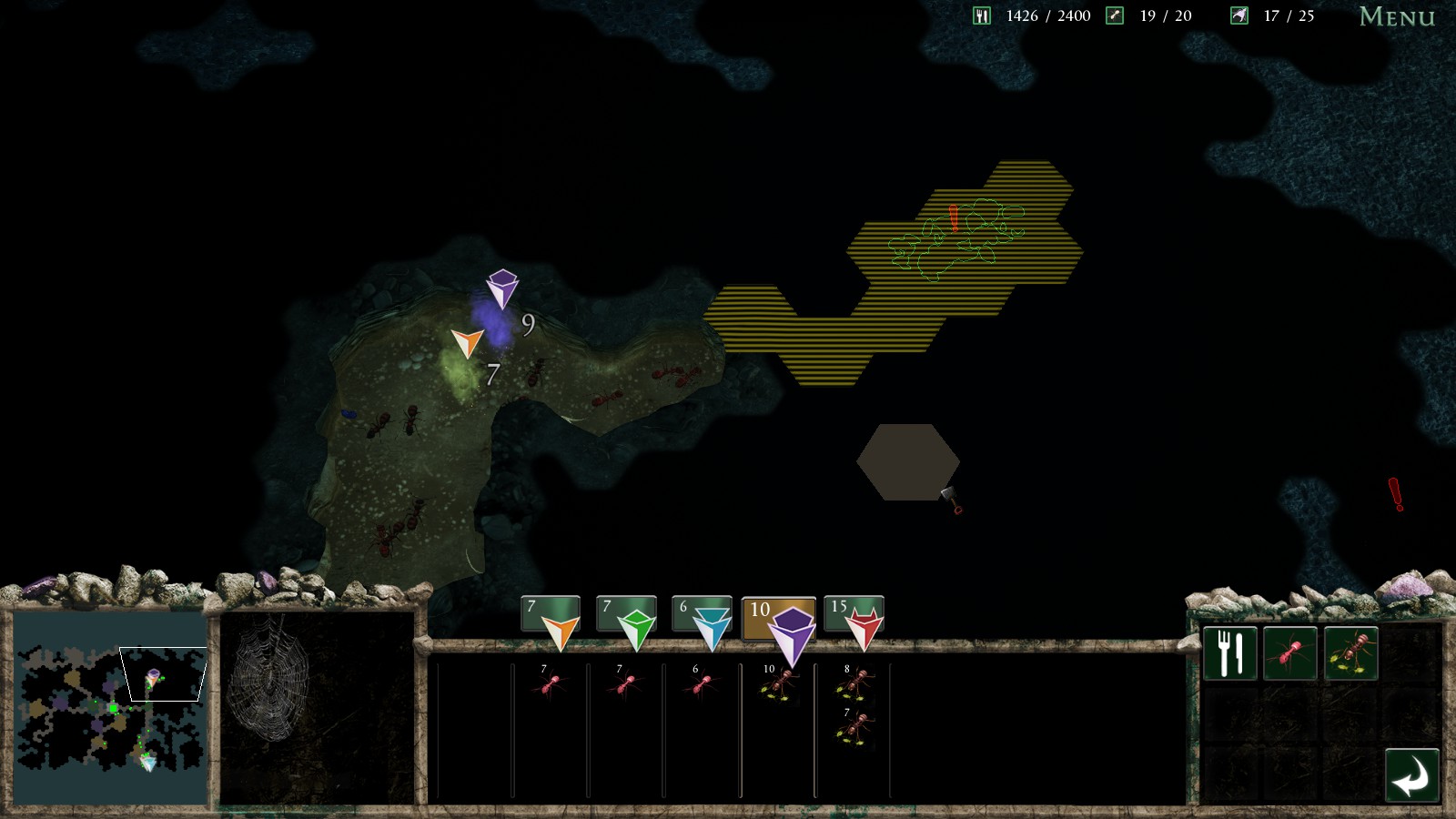Open the Menu
Image resolution: width=1456 pixels, height=819 pixels.
(1396, 17)
